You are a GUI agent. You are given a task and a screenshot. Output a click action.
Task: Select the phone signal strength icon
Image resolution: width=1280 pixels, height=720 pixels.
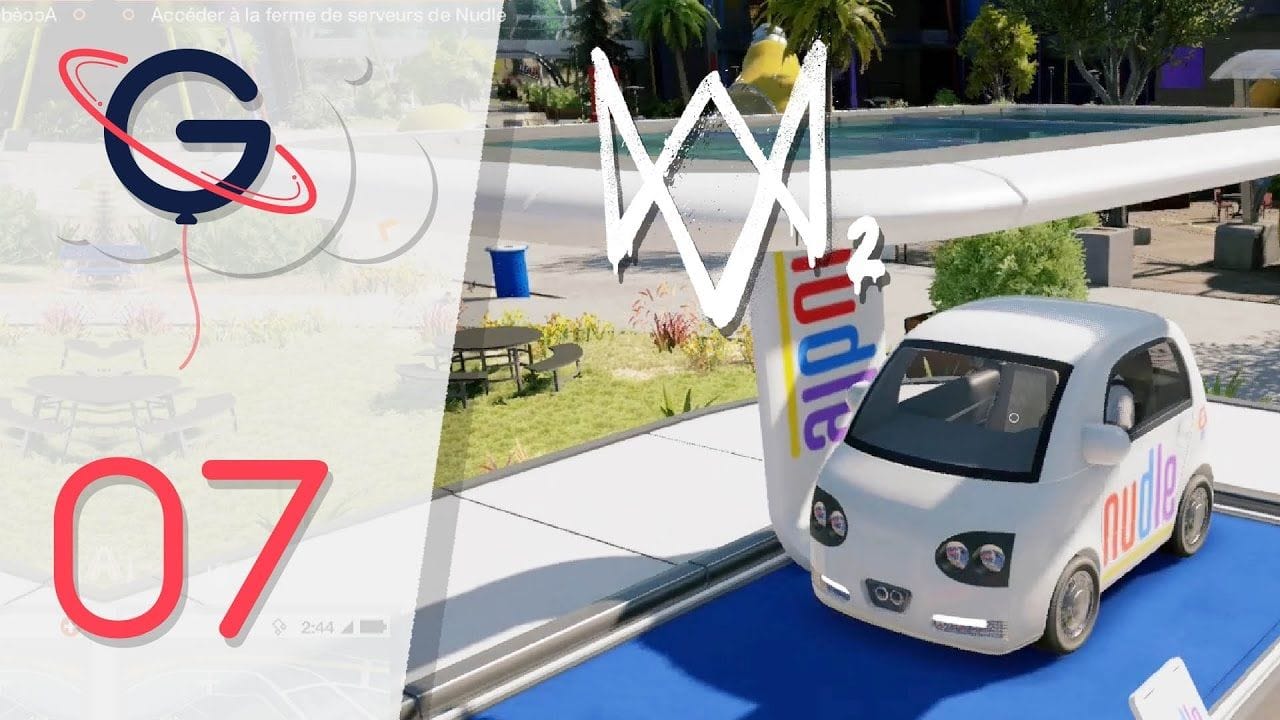347,627
